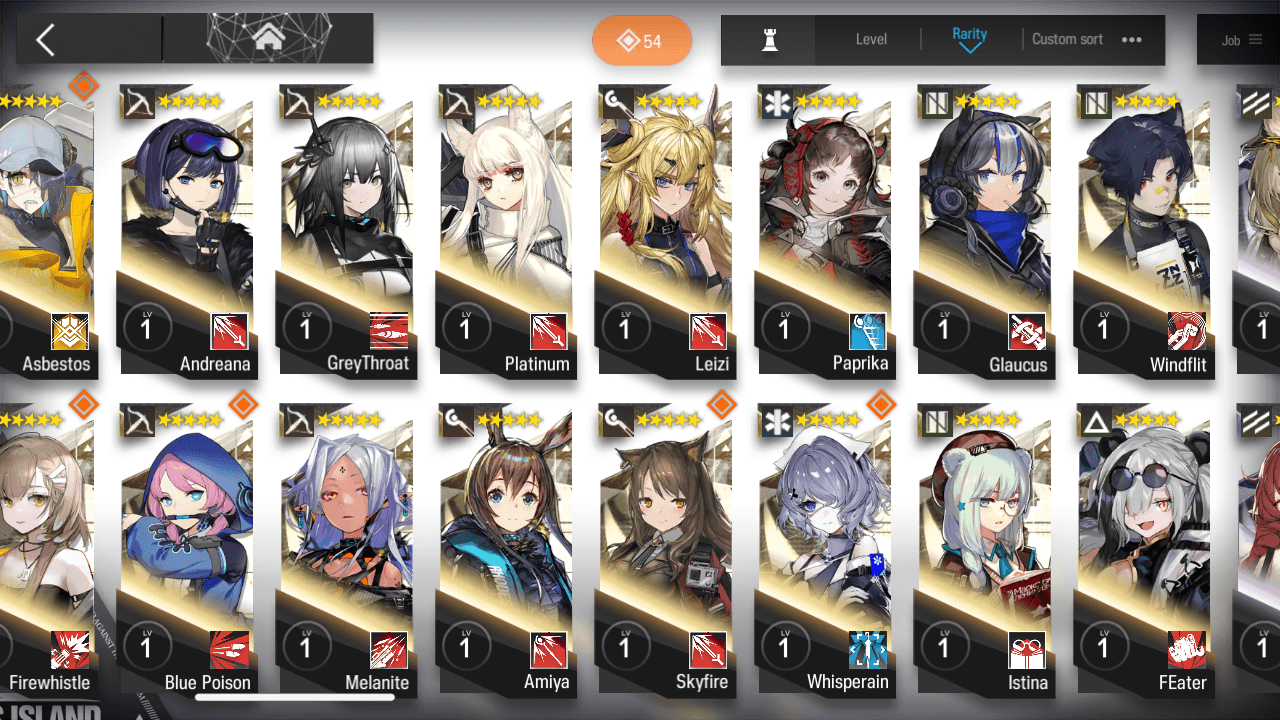Choose the GreyThroat operator card

point(346,230)
